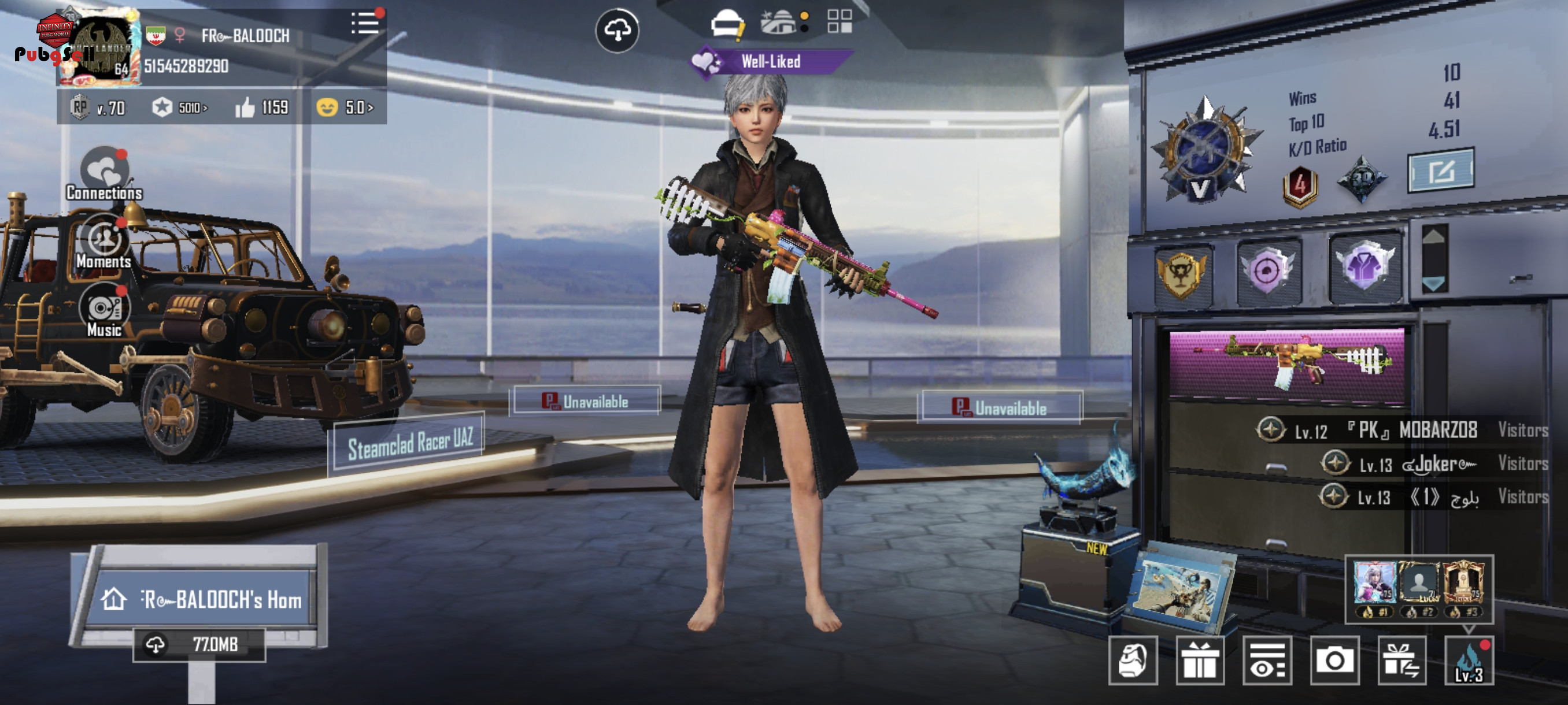Screen dimensions: 1568x705
Task: Show the 1159 likes count
Action: coord(262,108)
